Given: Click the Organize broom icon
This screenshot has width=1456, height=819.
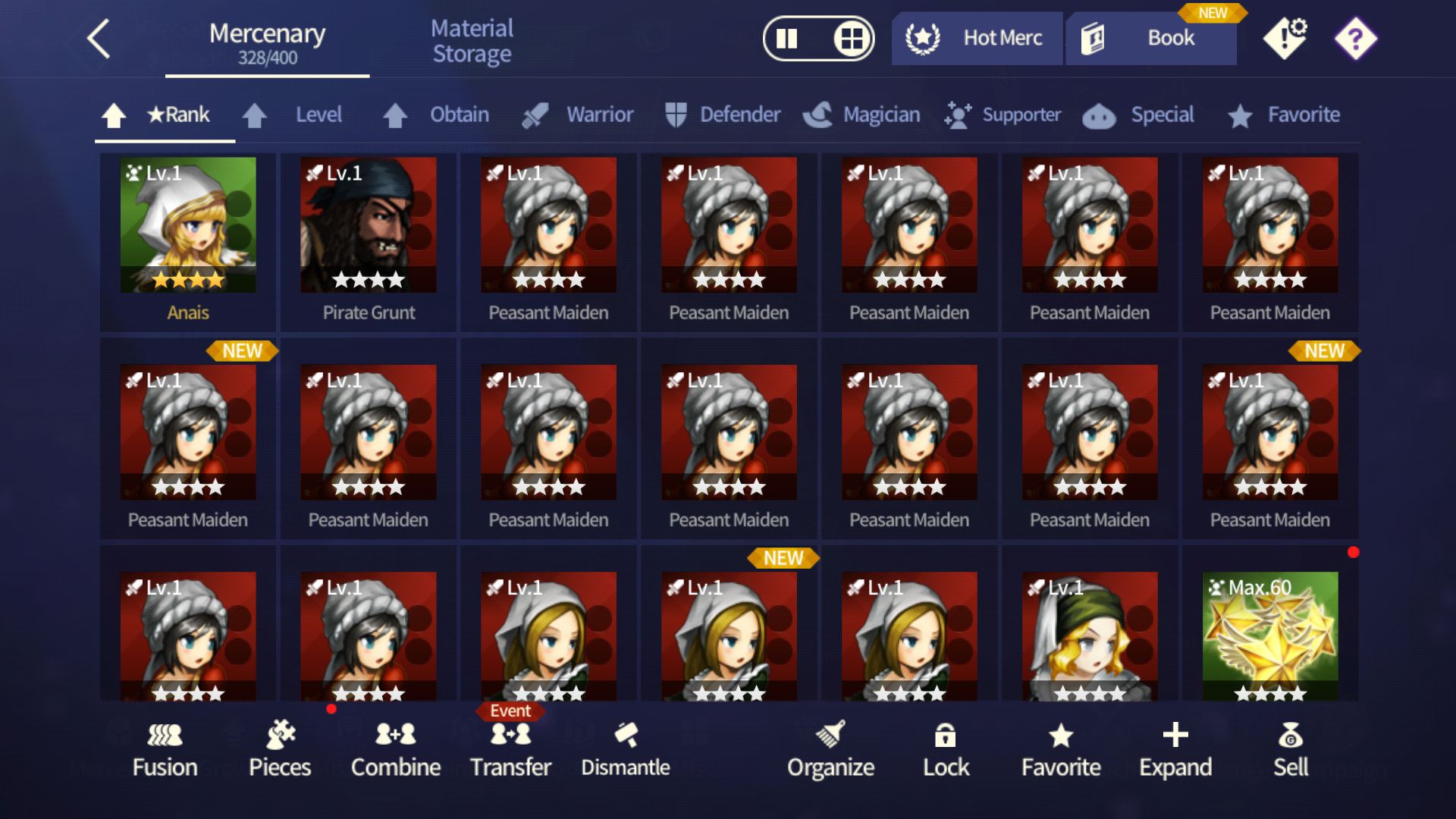Looking at the screenshot, I should [x=831, y=751].
